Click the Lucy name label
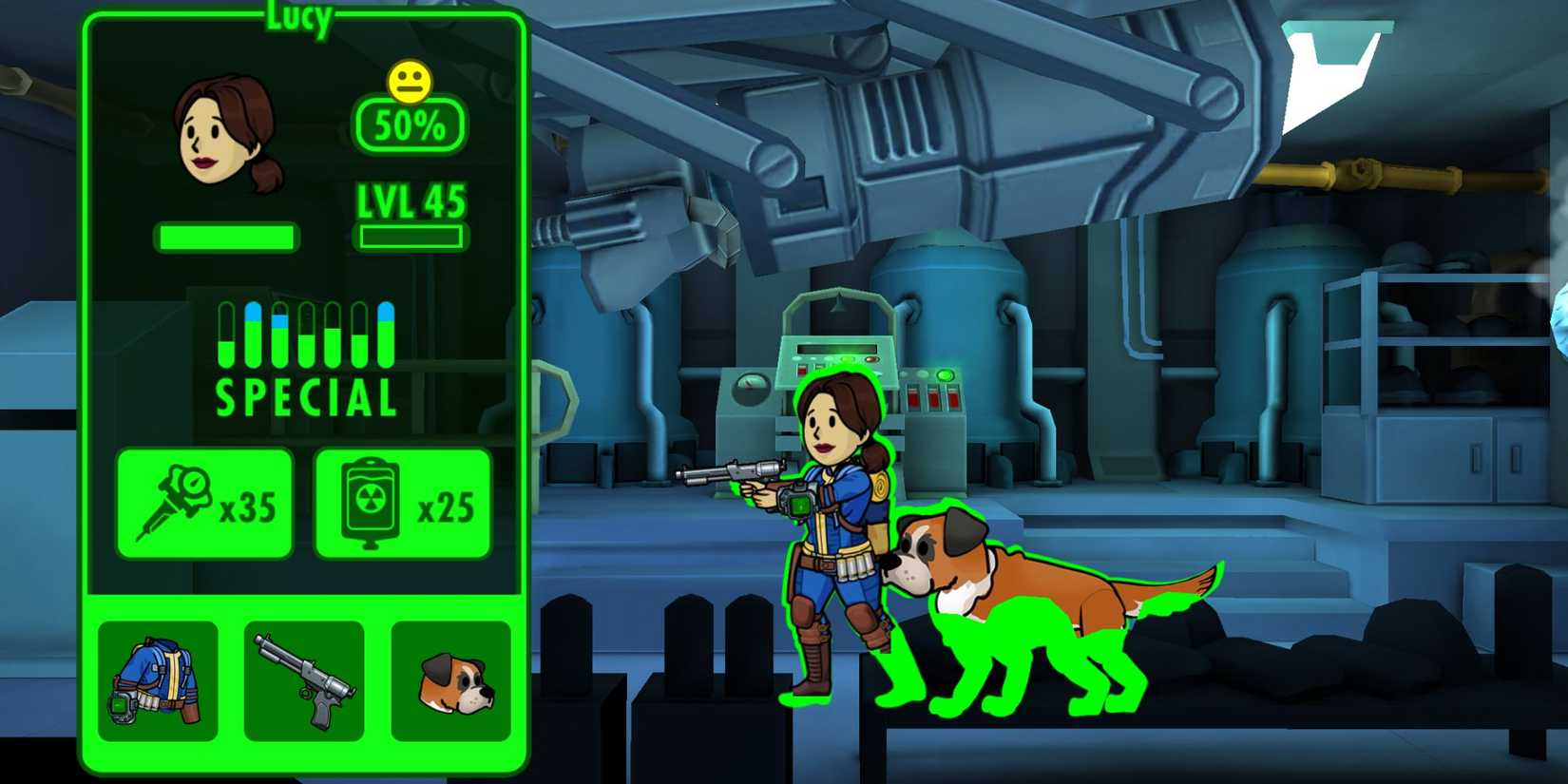 [301, 13]
